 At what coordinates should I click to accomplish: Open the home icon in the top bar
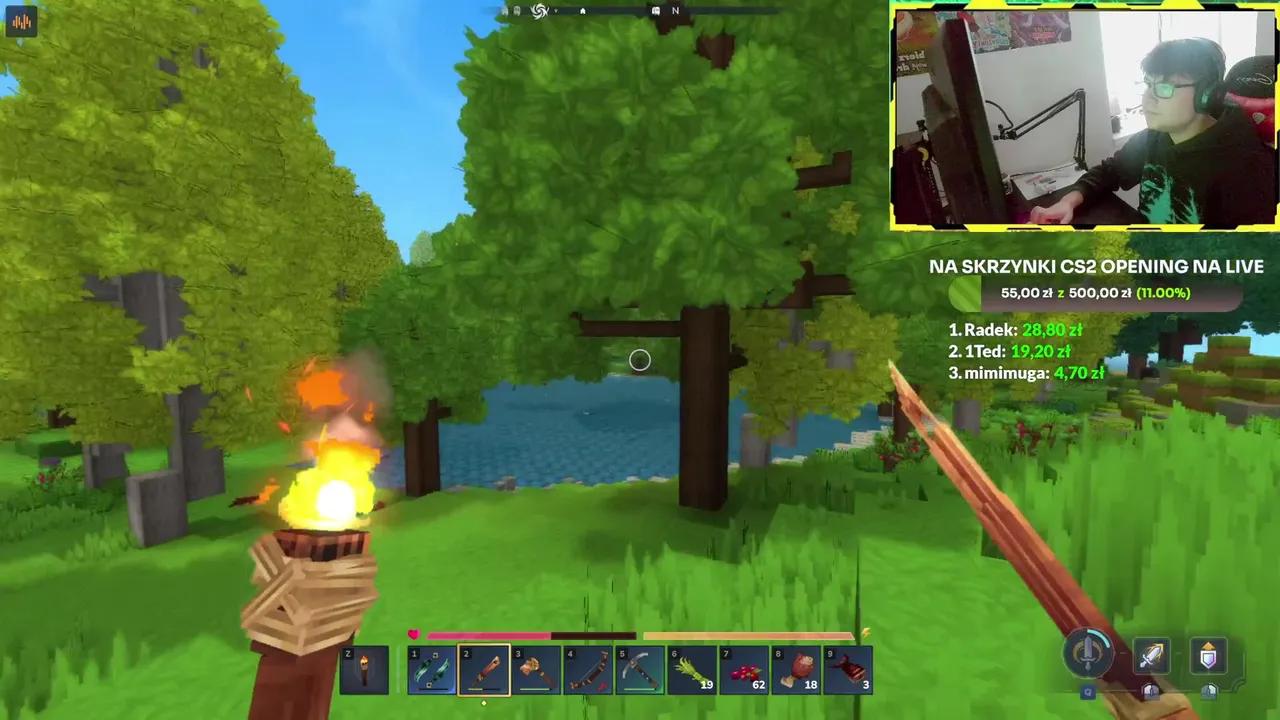tap(582, 10)
